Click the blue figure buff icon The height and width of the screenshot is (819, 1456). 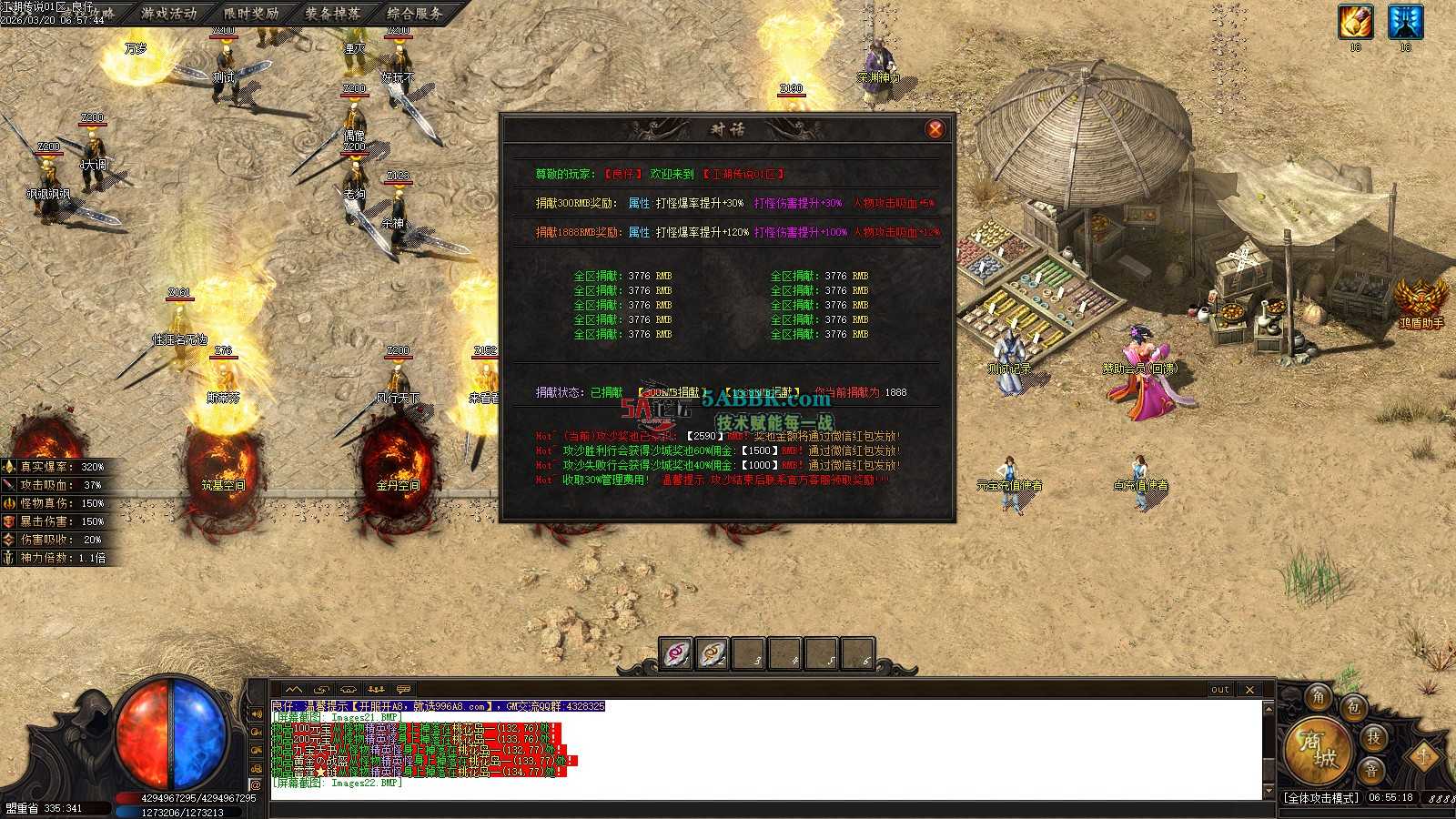tap(1405, 22)
